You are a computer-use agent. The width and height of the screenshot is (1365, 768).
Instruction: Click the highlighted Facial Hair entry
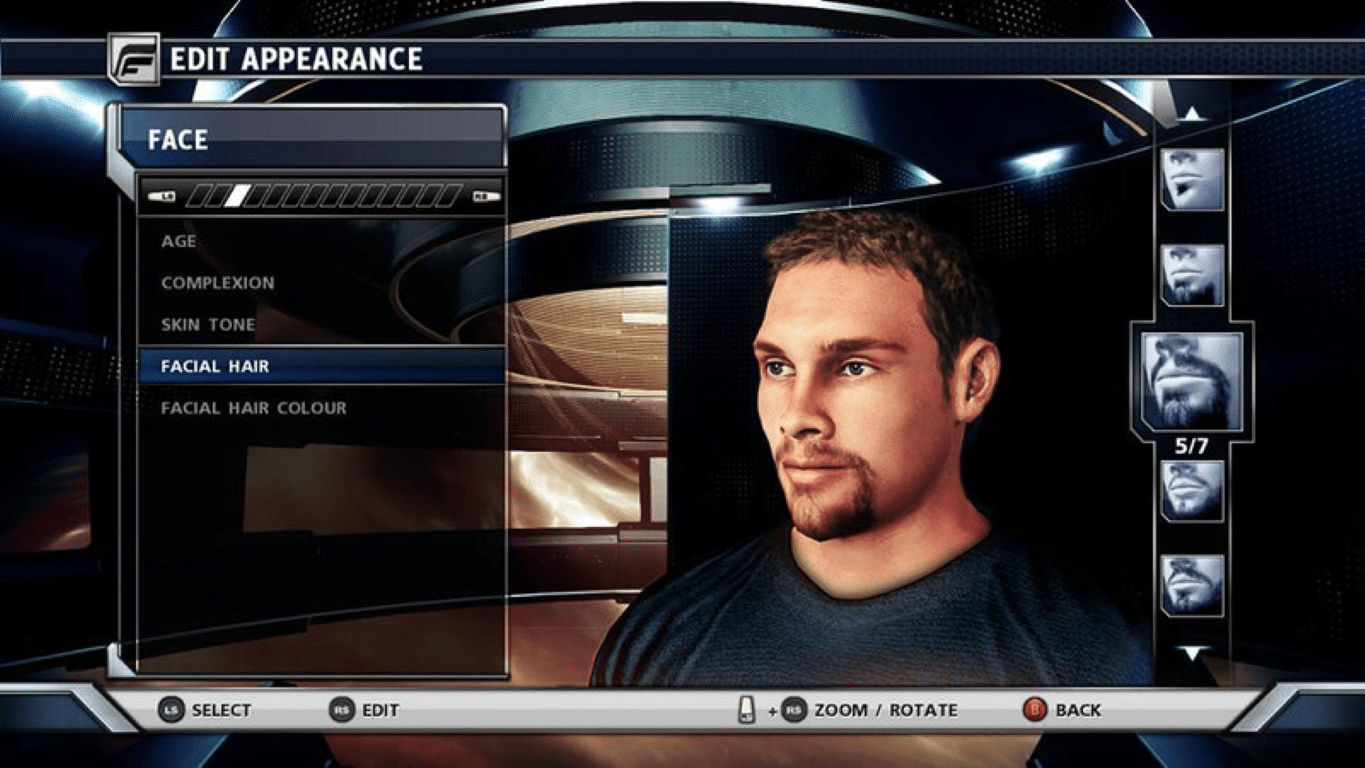(x=215, y=366)
